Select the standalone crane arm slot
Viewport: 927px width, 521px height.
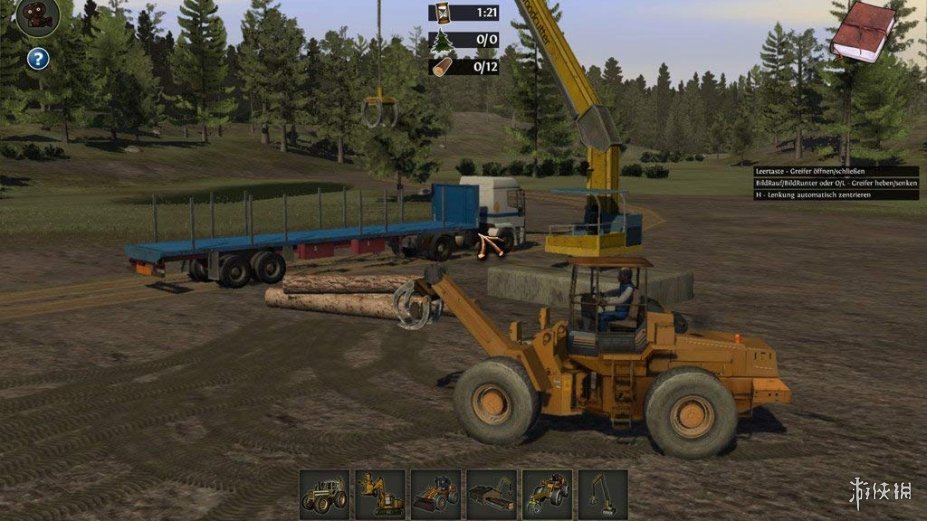tap(602, 493)
